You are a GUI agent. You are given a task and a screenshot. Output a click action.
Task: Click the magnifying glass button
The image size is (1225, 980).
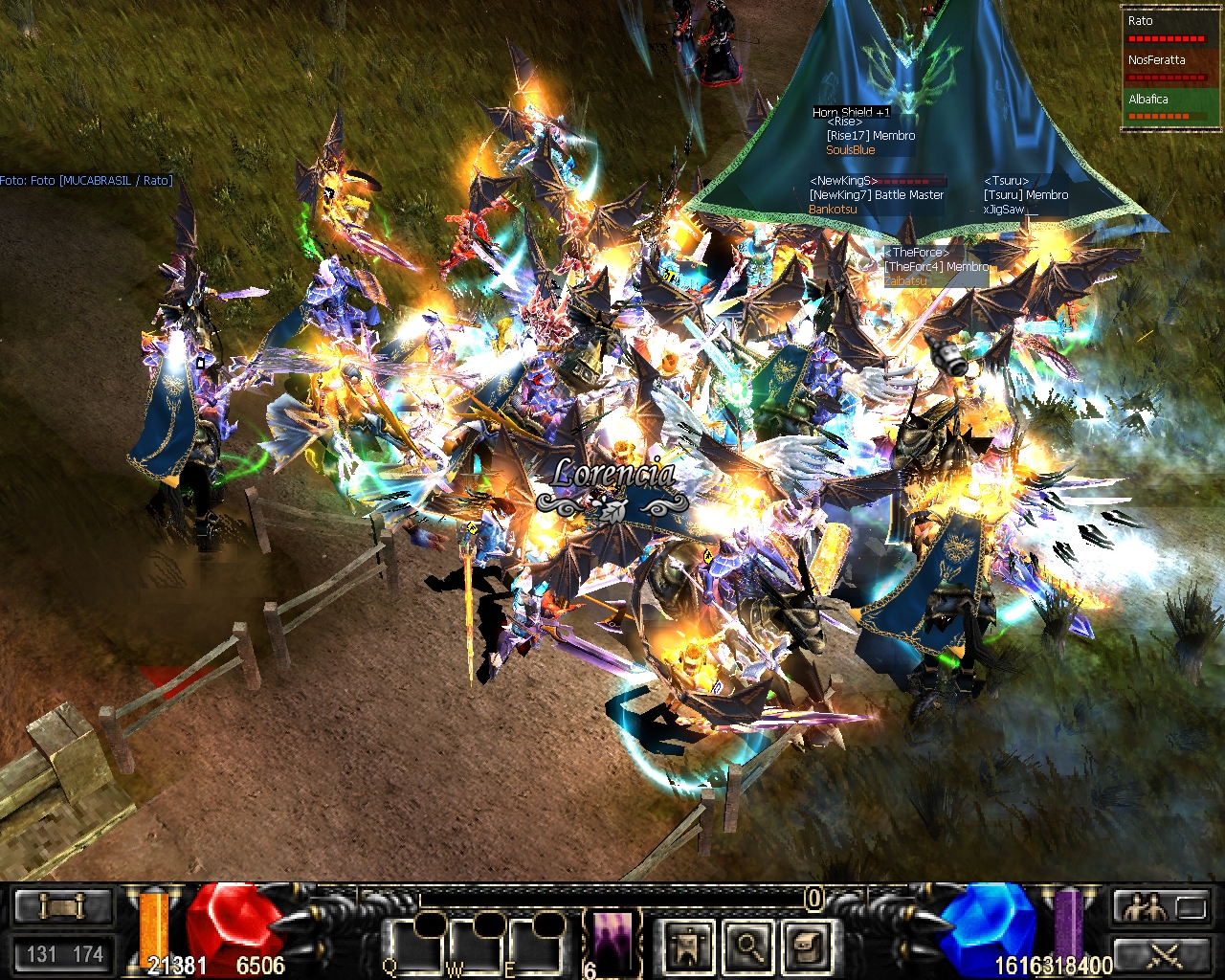747,947
